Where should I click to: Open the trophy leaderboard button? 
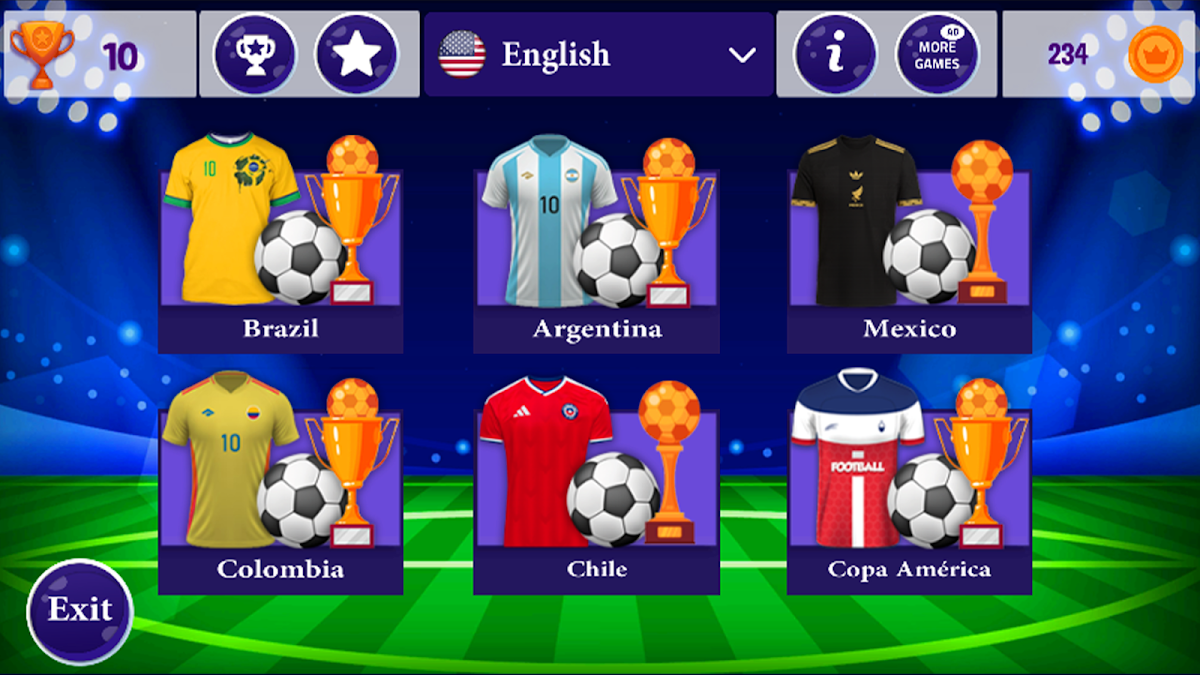tap(255, 54)
